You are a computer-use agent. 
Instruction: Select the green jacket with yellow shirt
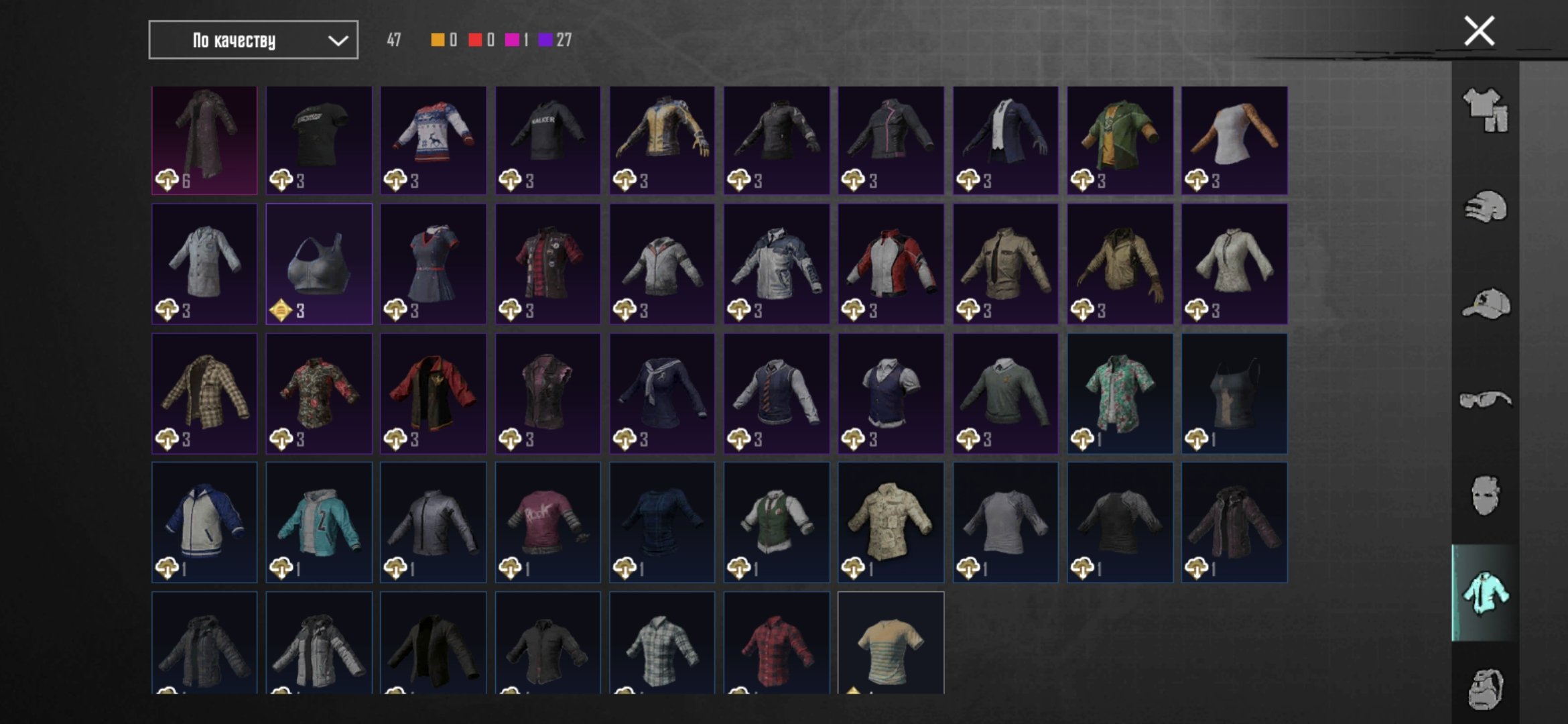[x=1120, y=140]
